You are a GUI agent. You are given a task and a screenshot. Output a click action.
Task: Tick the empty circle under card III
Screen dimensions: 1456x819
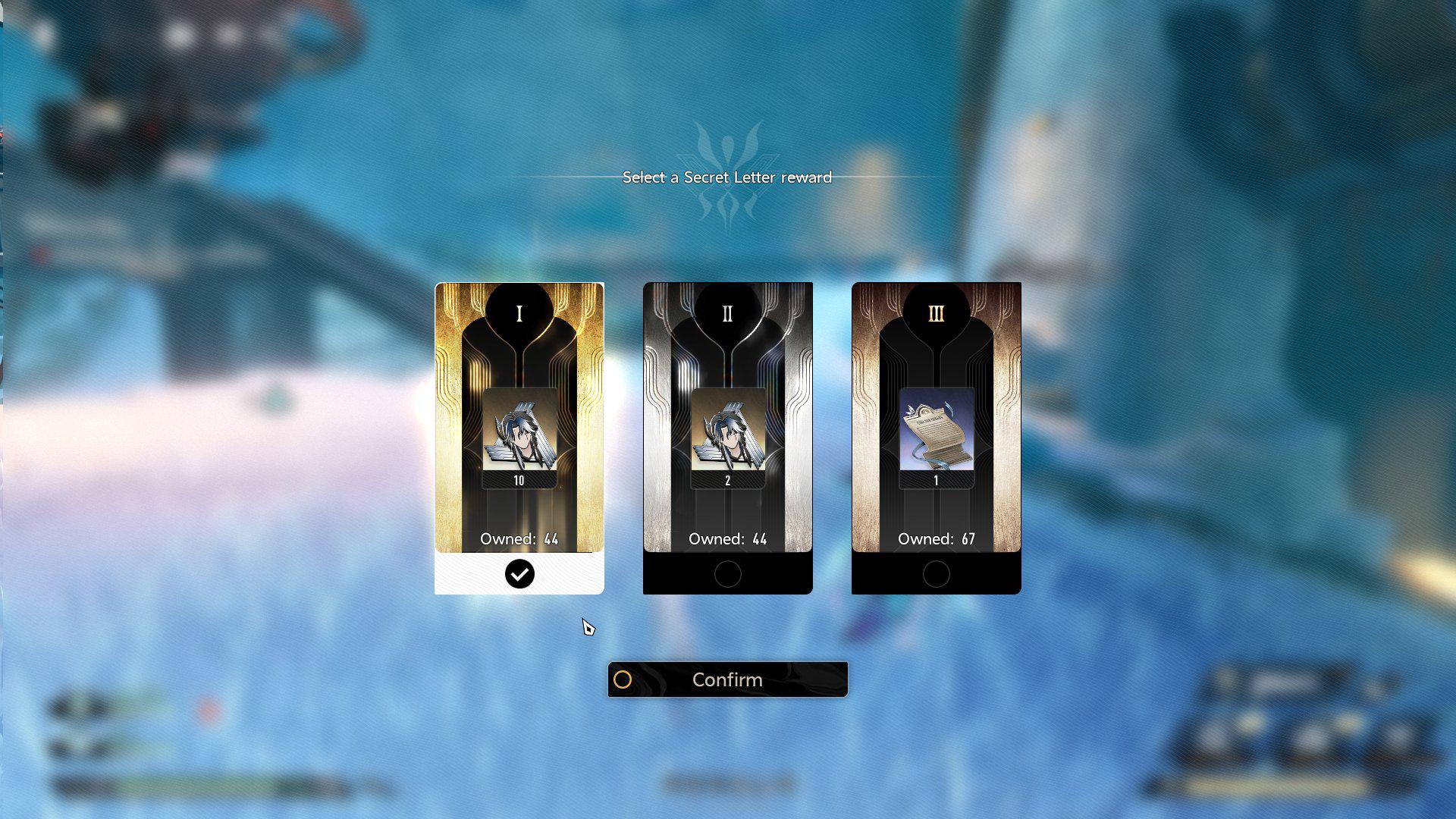(x=936, y=574)
